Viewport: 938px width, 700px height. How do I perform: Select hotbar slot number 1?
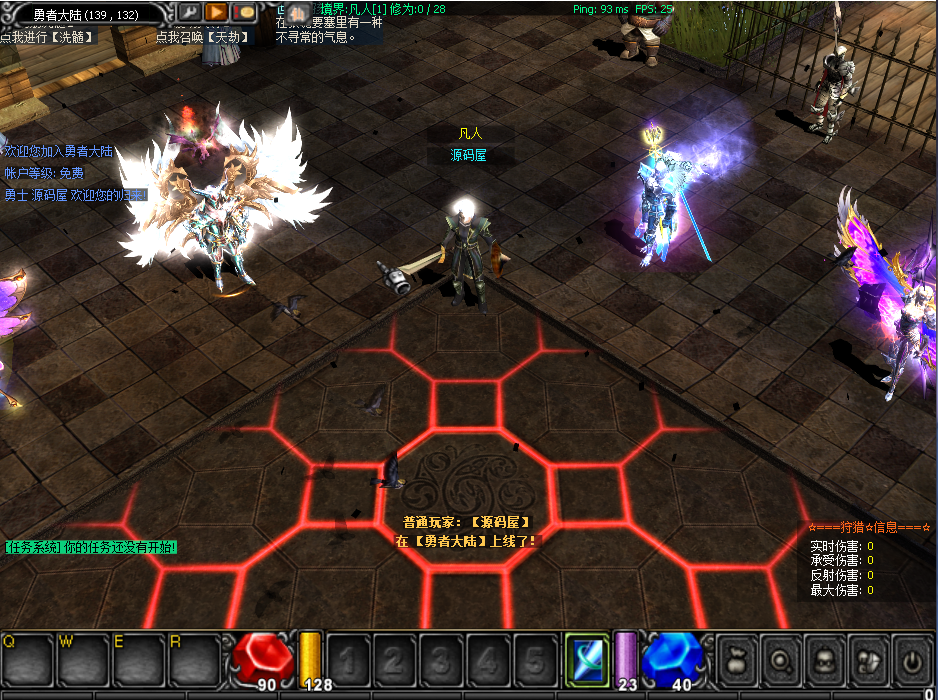[x=347, y=660]
